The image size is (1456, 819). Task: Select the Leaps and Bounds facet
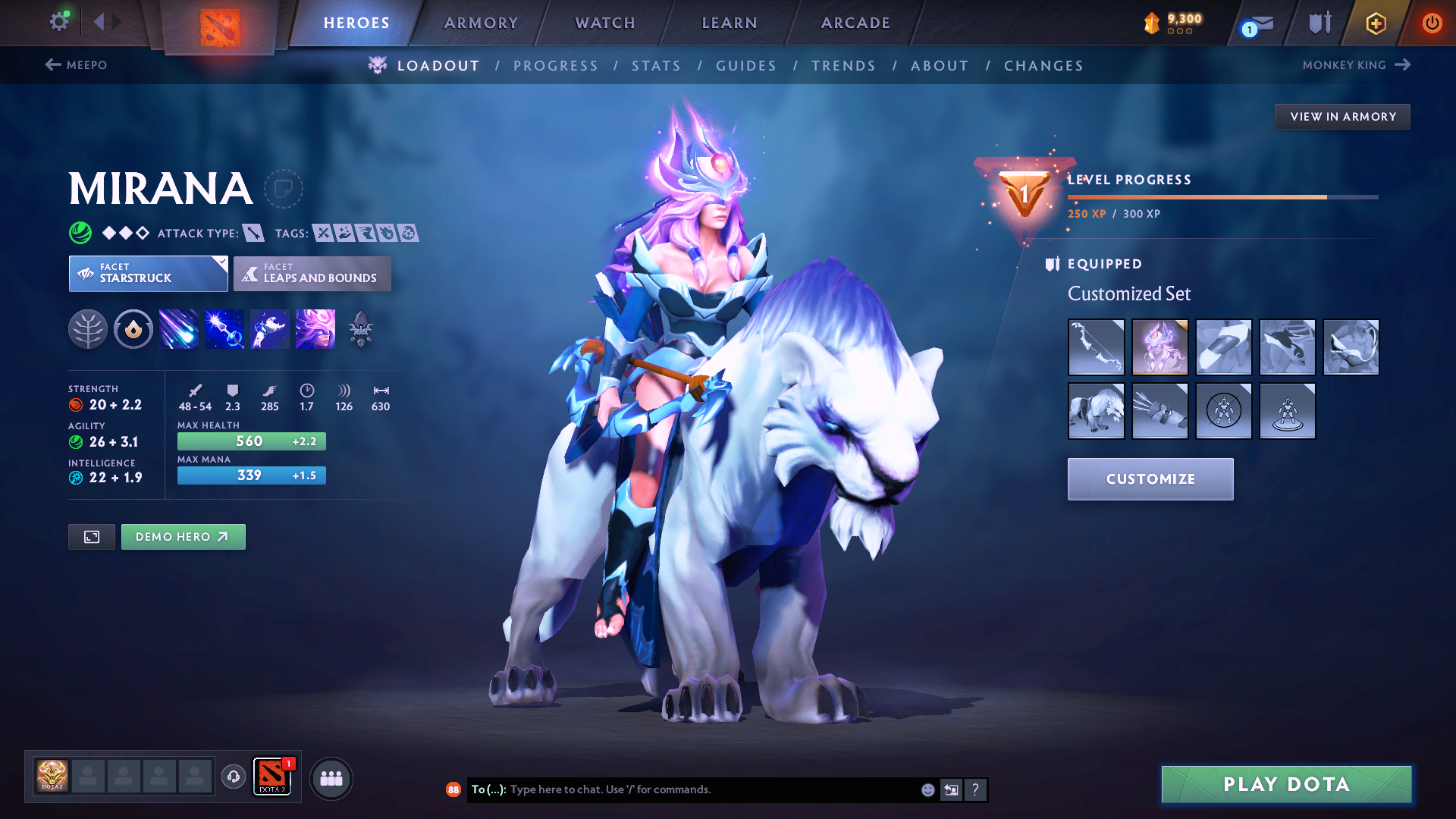[x=312, y=274]
